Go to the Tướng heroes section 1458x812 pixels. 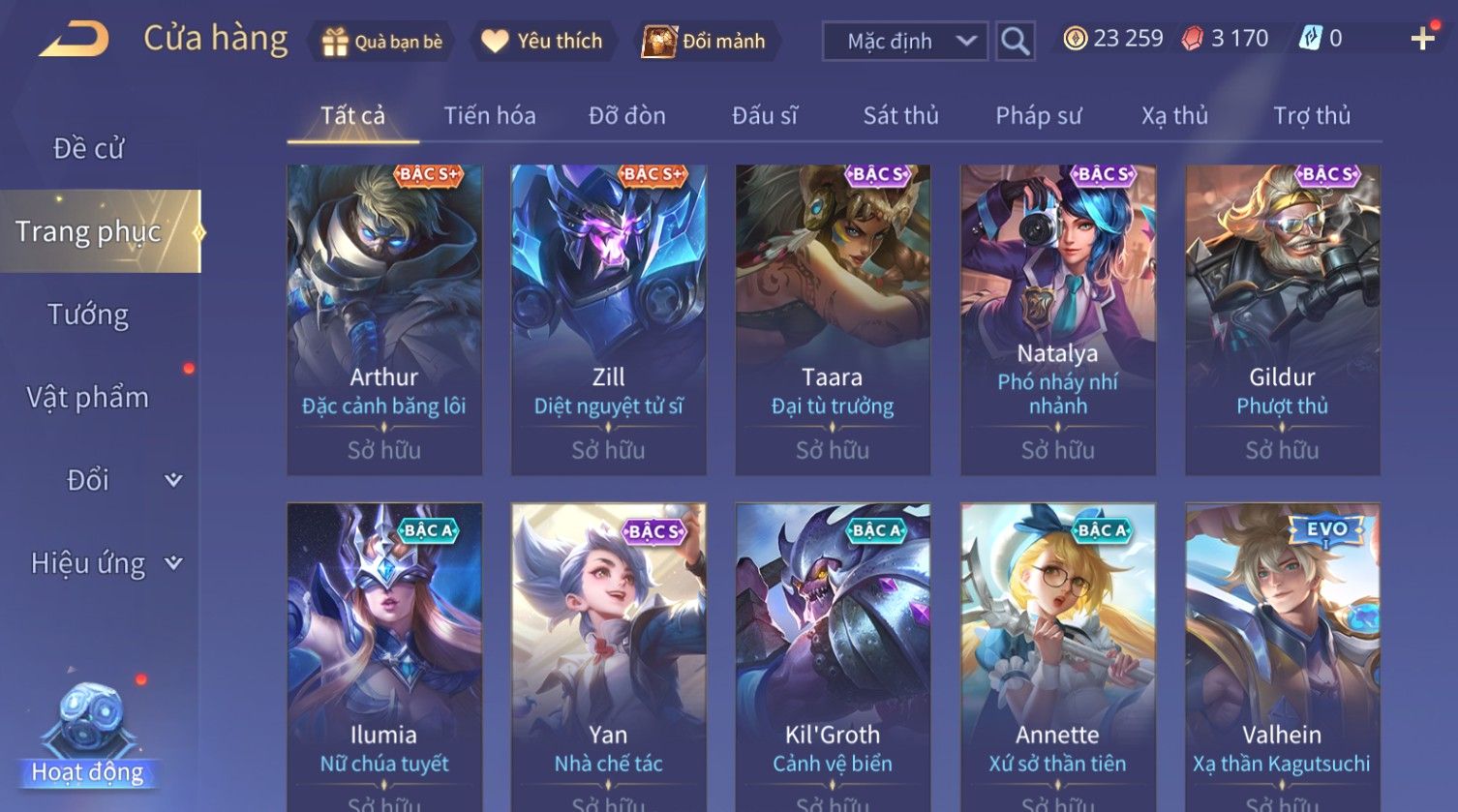[x=88, y=315]
